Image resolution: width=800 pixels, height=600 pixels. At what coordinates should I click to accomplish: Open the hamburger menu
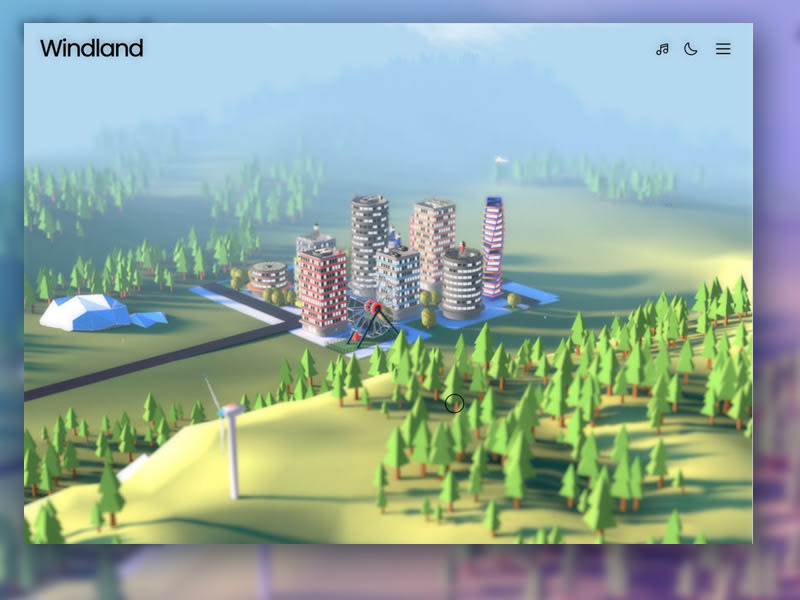coord(723,49)
